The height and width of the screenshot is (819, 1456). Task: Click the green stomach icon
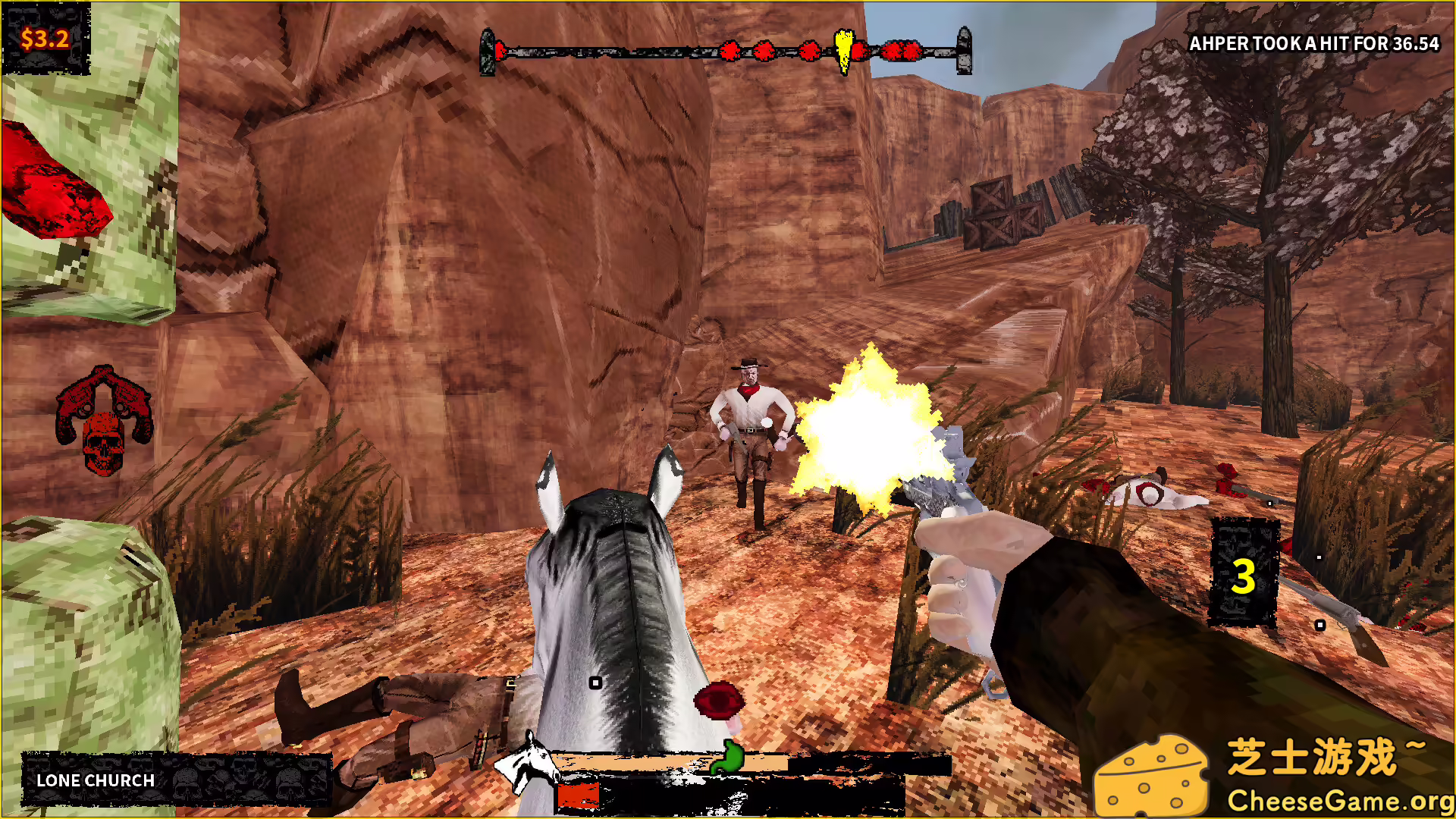tap(730, 758)
